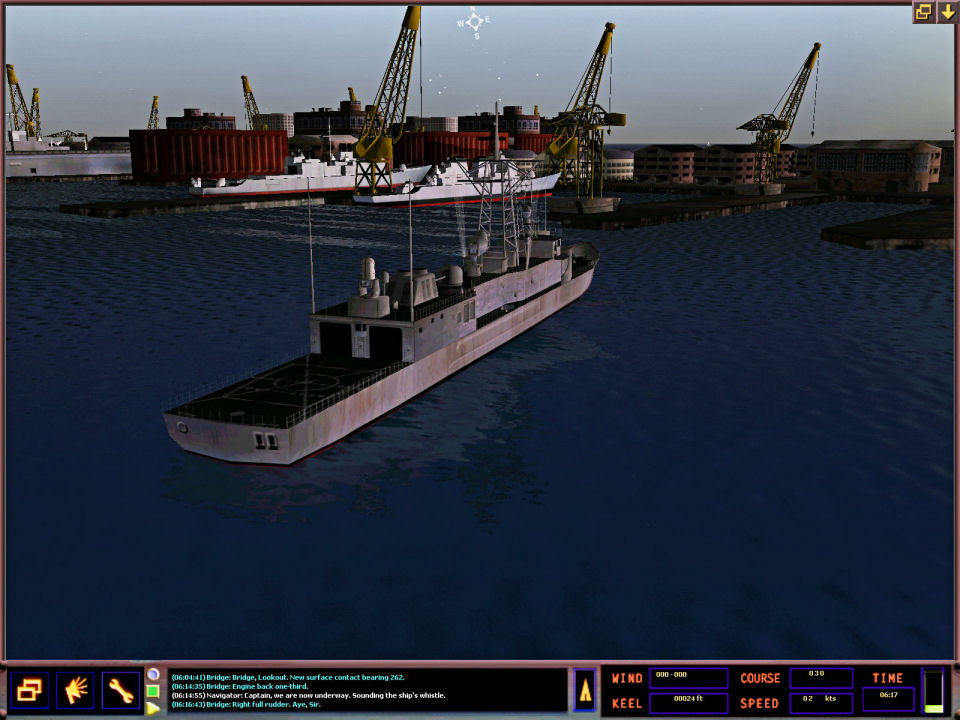This screenshot has height=720, width=960.
Task: Open the wrench tools button
Action: (121, 689)
